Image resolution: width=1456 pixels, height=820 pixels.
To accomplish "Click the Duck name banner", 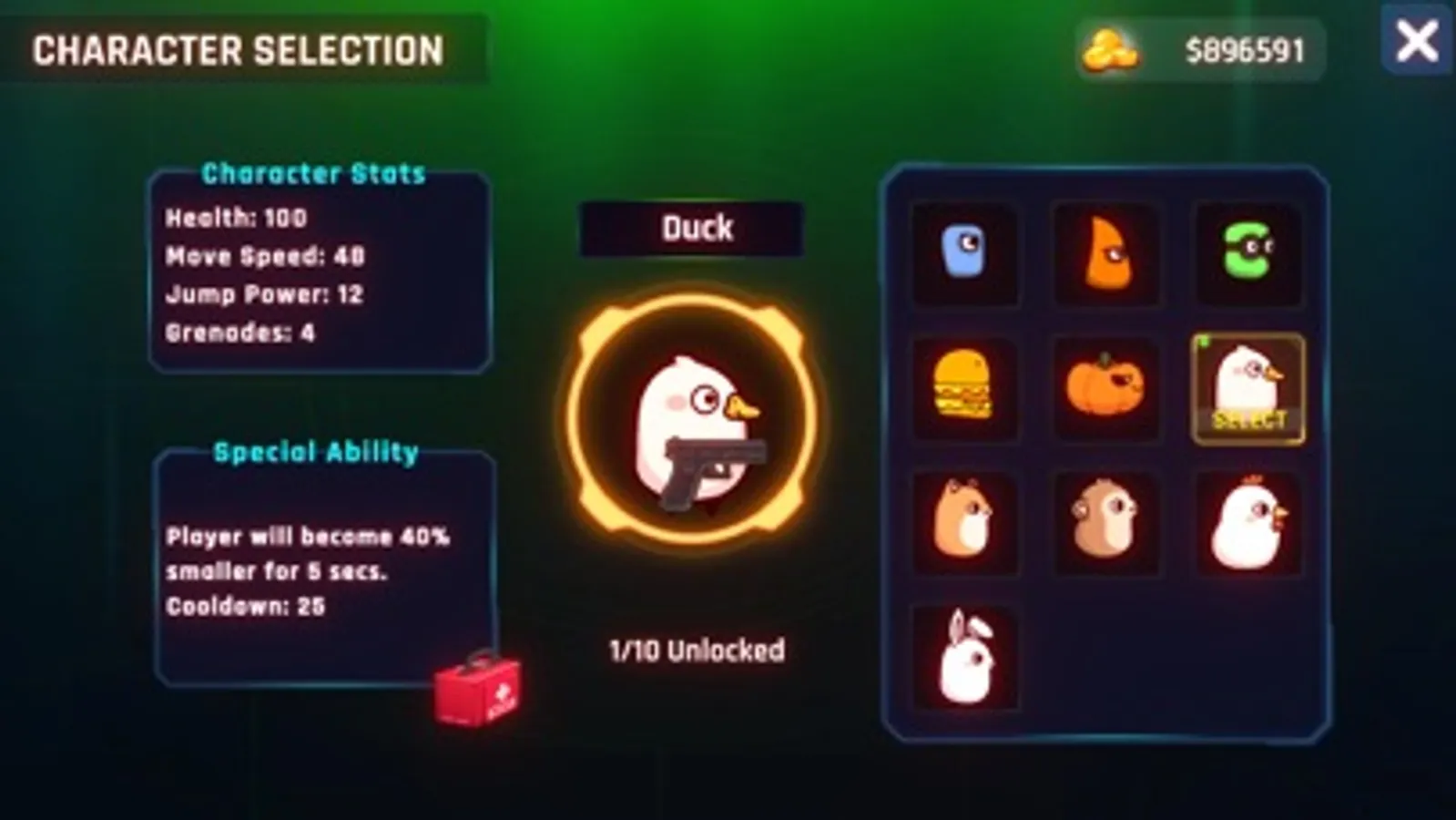I will pyautogui.click(x=697, y=227).
